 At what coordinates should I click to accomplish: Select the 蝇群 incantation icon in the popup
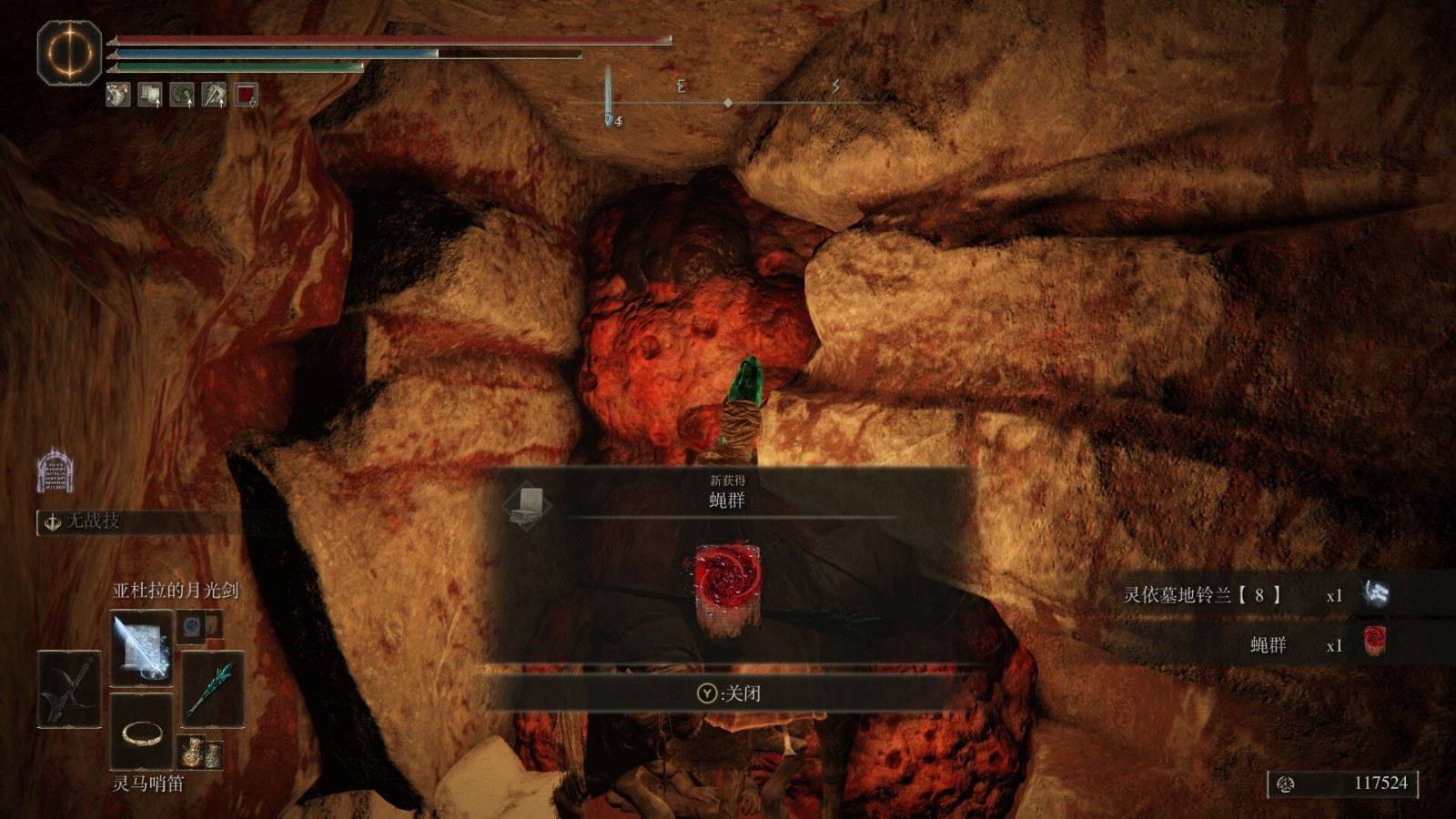726,588
